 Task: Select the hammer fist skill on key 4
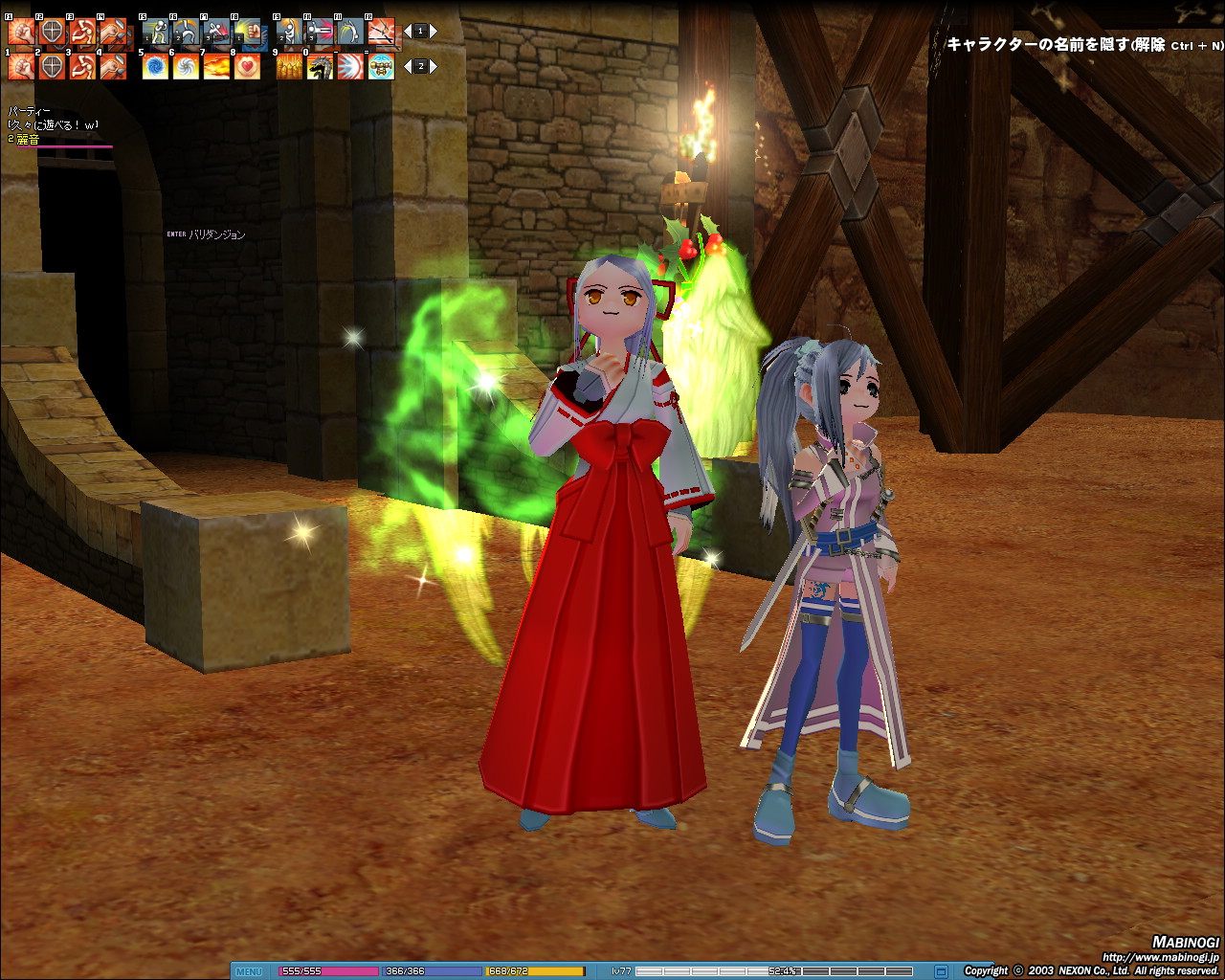pyautogui.click(x=113, y=67)
